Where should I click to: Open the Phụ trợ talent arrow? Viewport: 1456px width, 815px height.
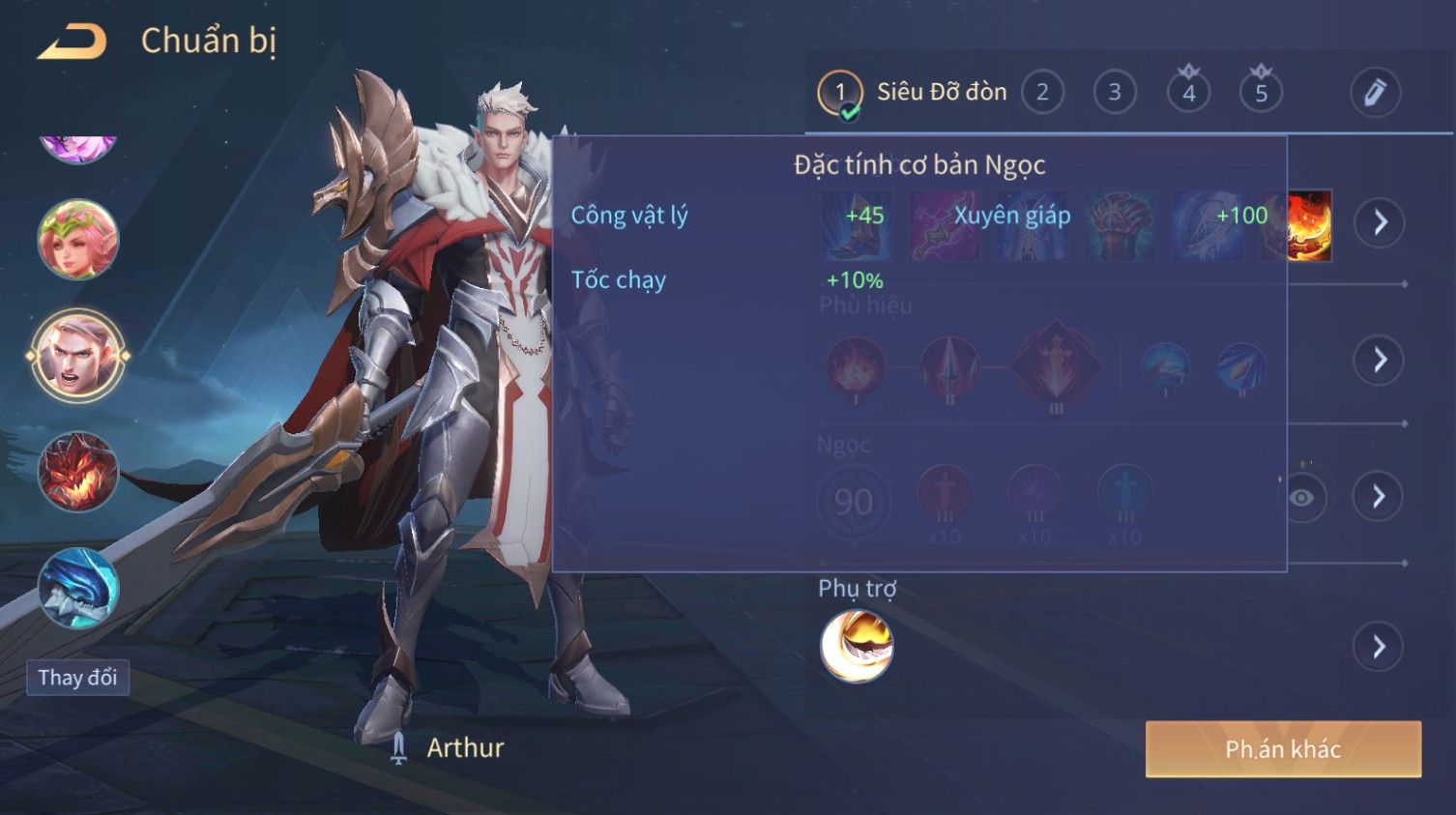pyautogui.click(x=1380, y=647)
